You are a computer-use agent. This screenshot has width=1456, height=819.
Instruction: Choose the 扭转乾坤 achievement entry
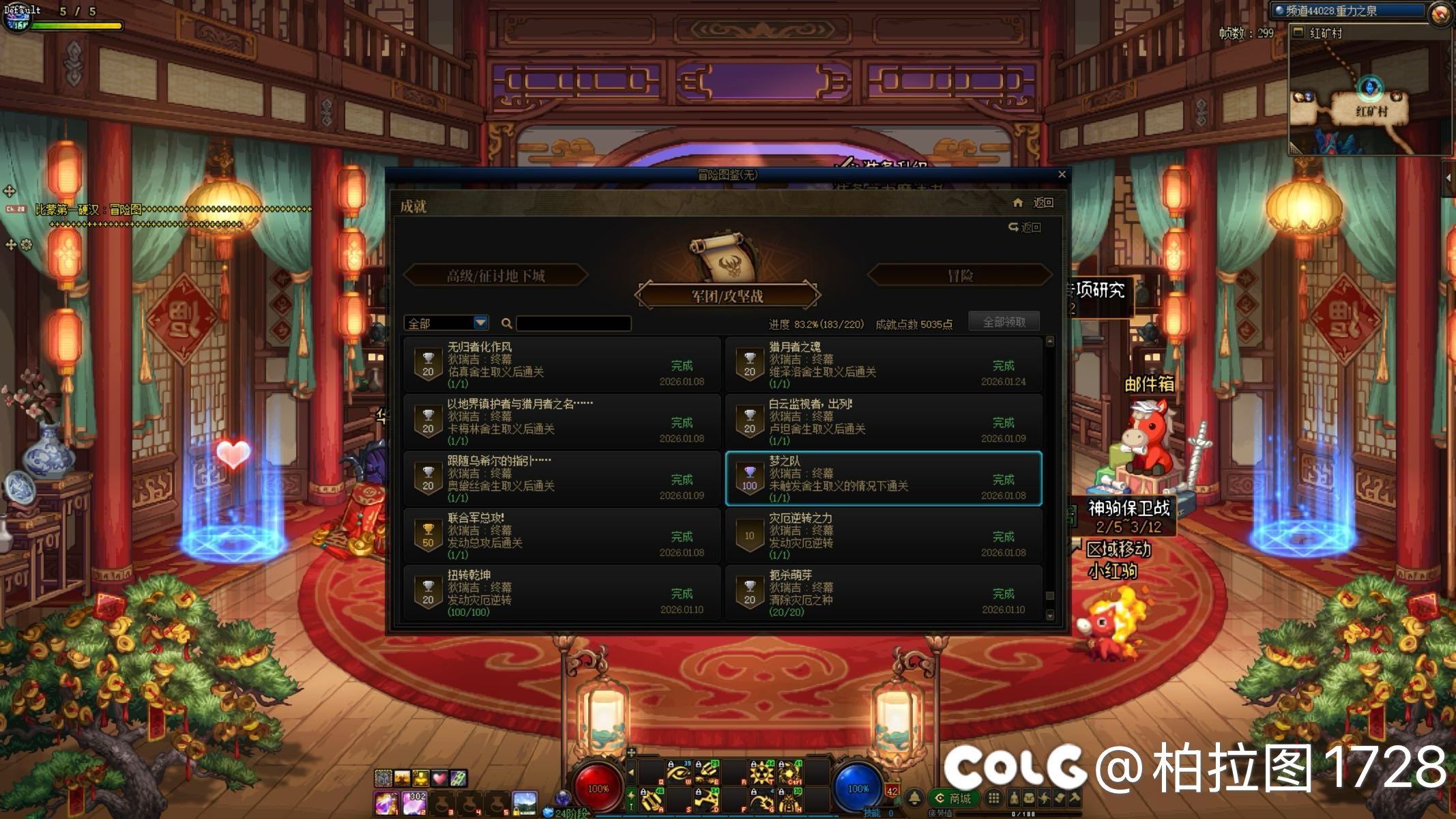(x=562, y=593)
